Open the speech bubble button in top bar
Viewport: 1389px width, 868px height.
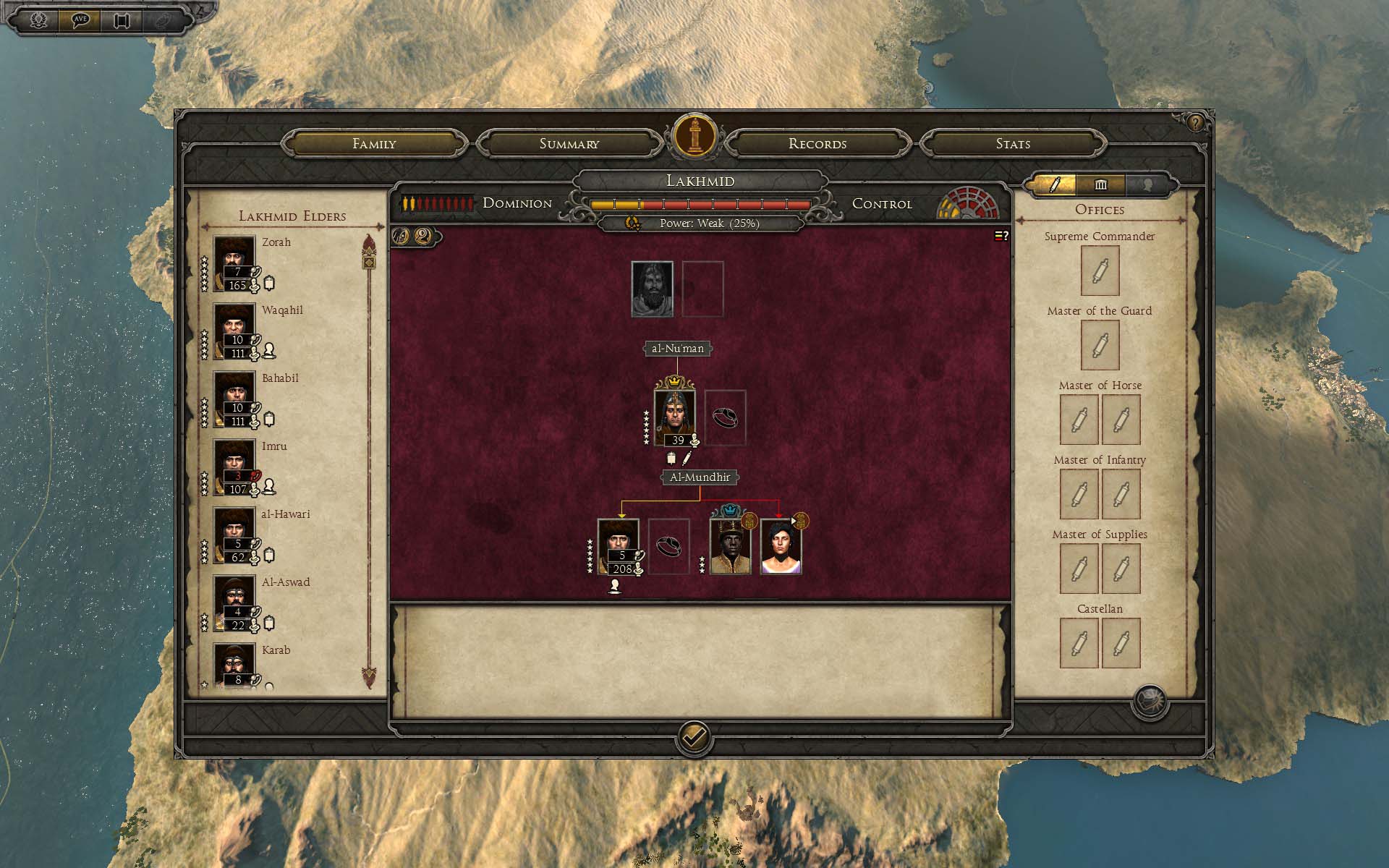[x=80, y=20]
